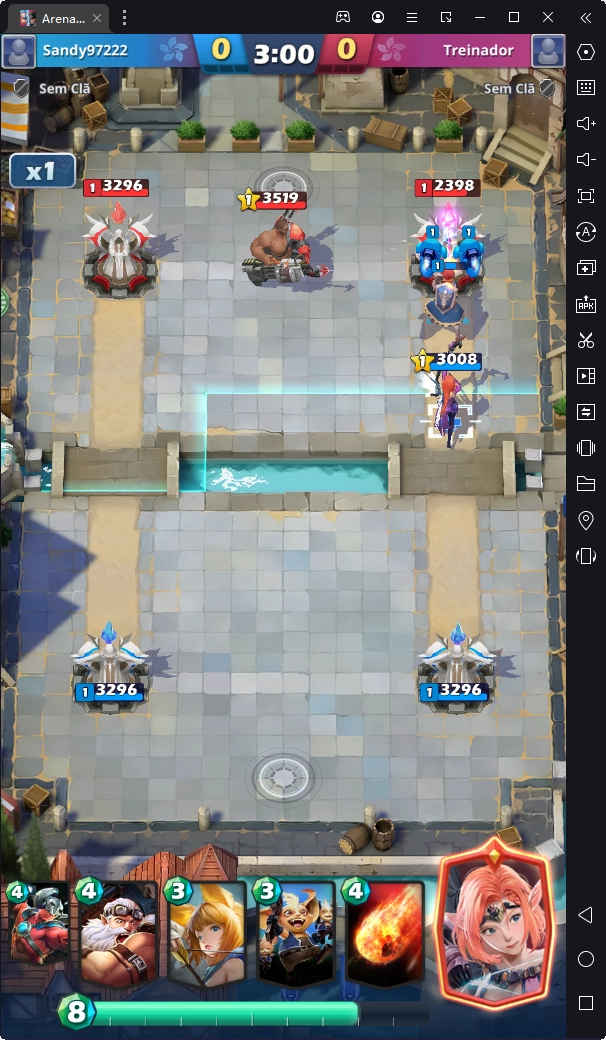The height and width of the screenshot is (1040, 606).
Task: Open Sandy97222's player avatar
Action: point(19,51)
